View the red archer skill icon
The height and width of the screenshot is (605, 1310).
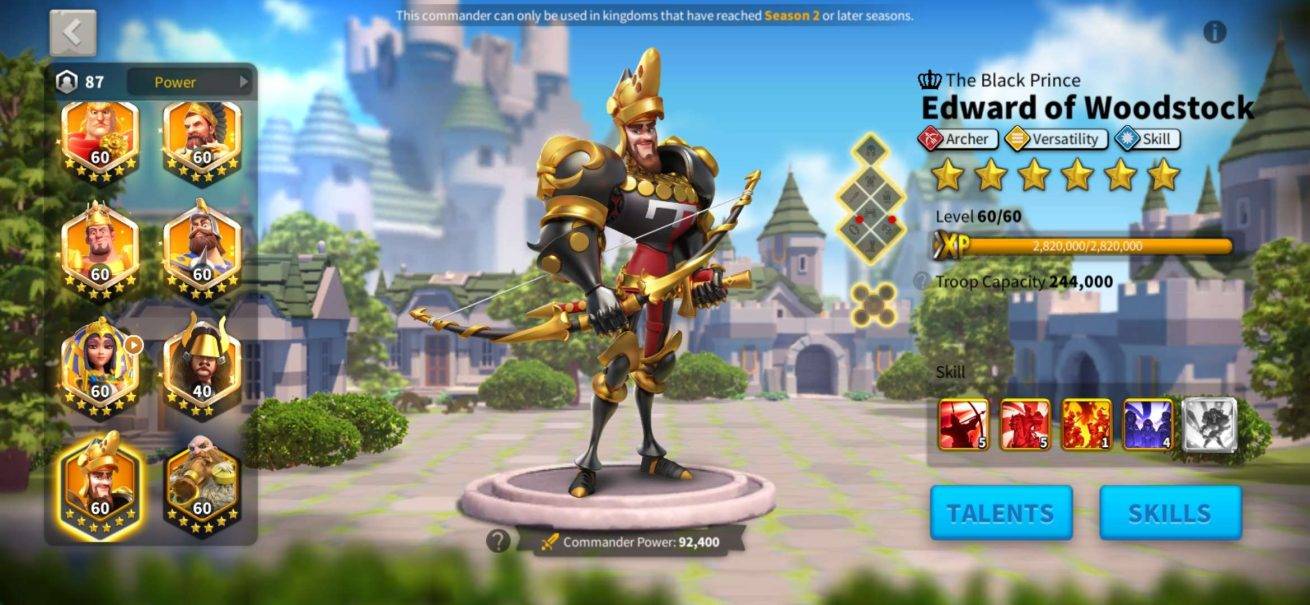[963, 424]
